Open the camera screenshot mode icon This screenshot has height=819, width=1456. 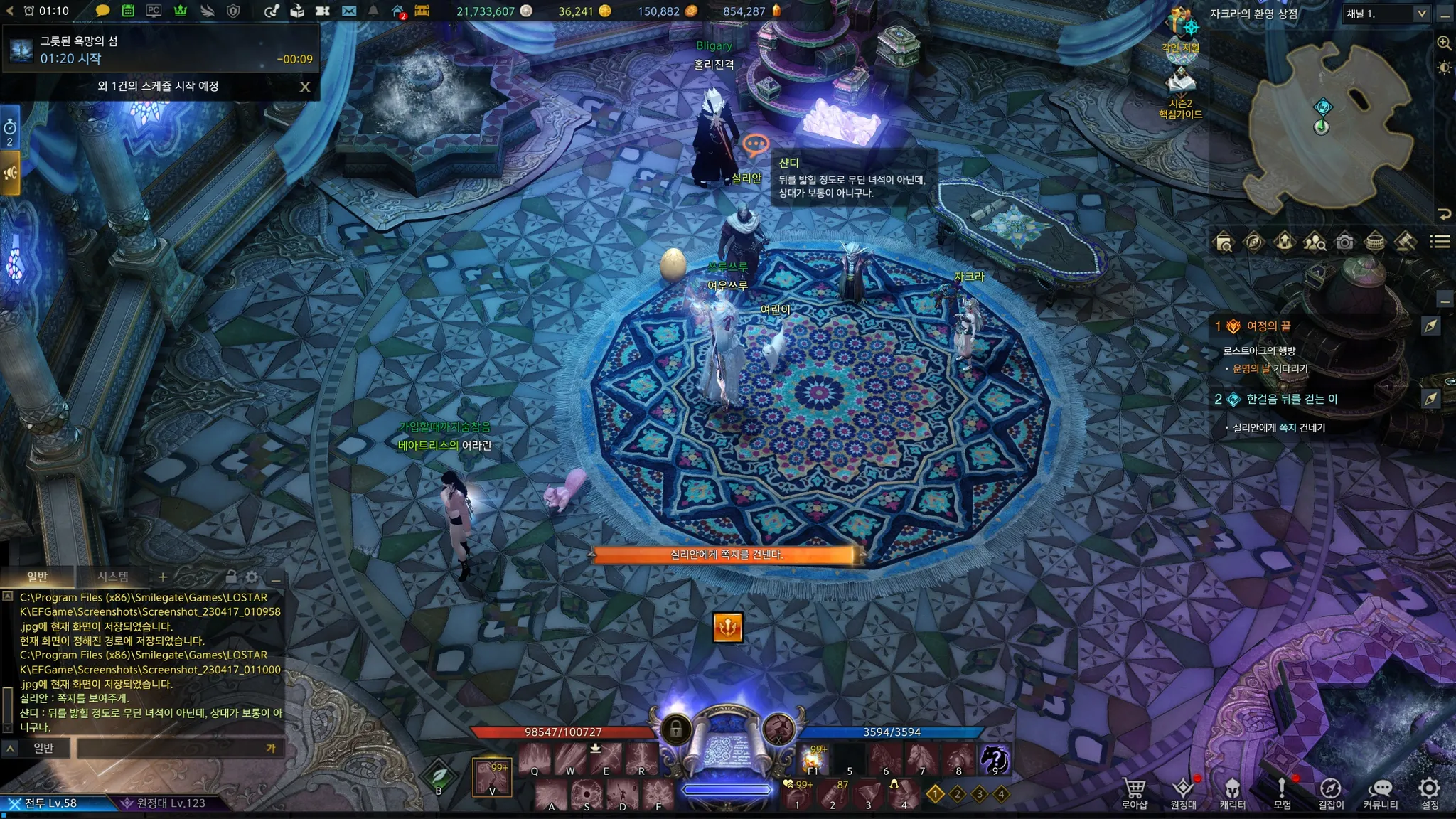click(1344, 242)
